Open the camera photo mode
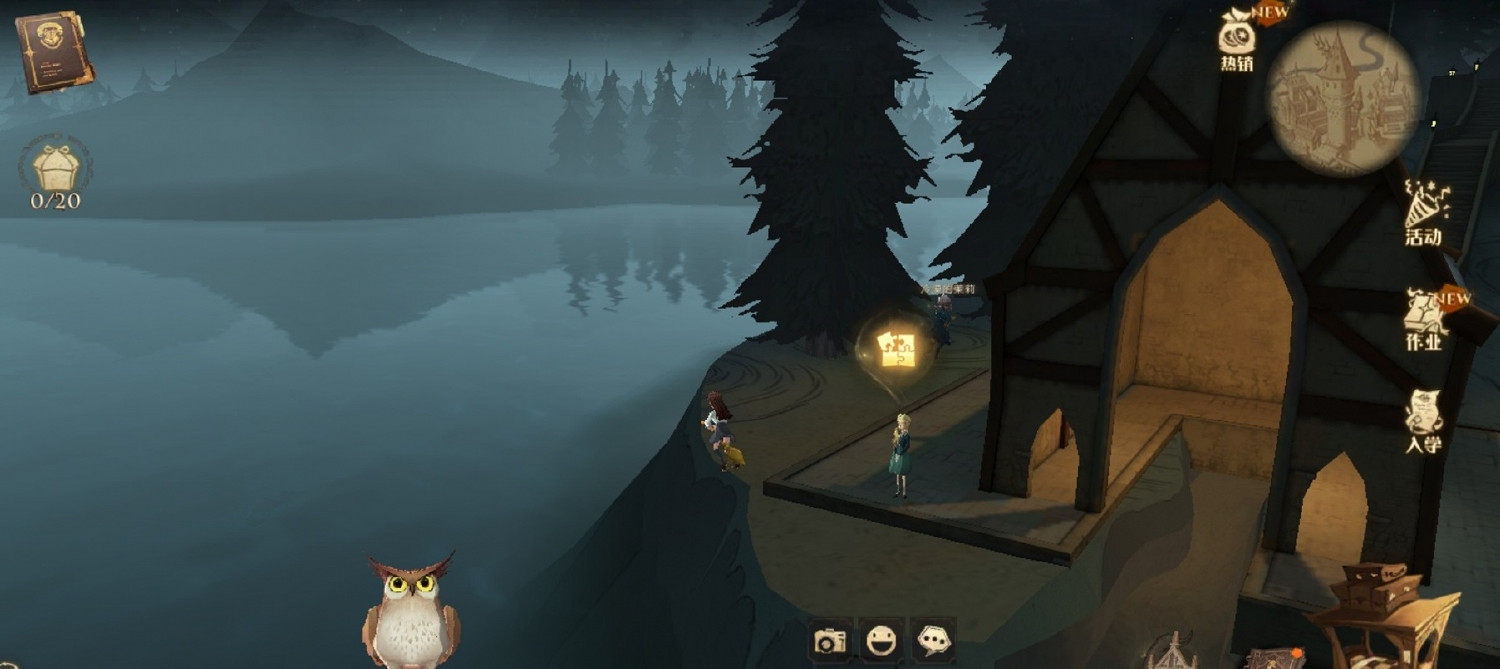The height and width of the screenshot is (669, 1500). 830,640
